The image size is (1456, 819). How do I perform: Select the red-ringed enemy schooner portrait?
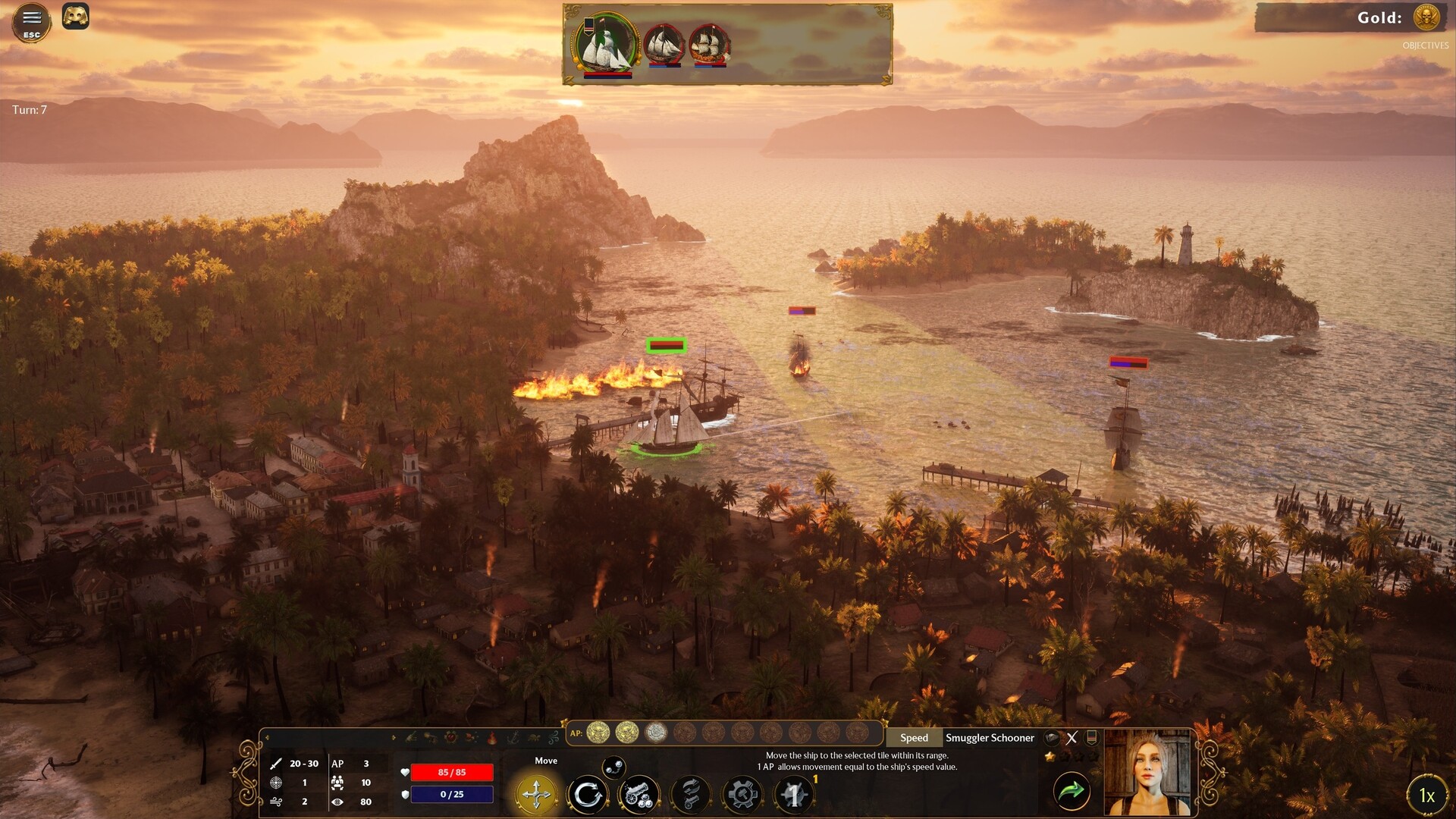[664, 45]
